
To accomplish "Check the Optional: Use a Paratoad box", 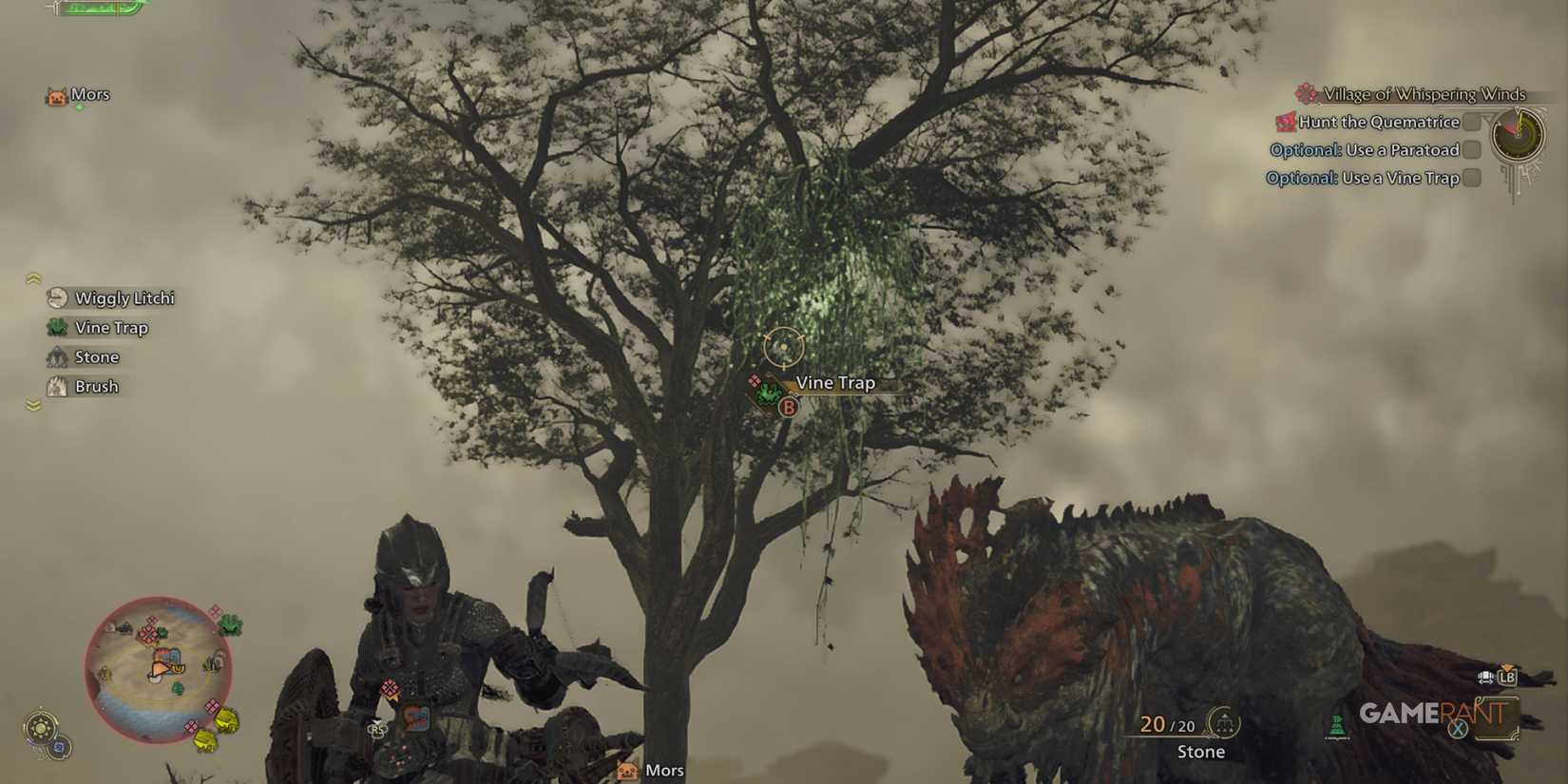I will coord(1473,149).
